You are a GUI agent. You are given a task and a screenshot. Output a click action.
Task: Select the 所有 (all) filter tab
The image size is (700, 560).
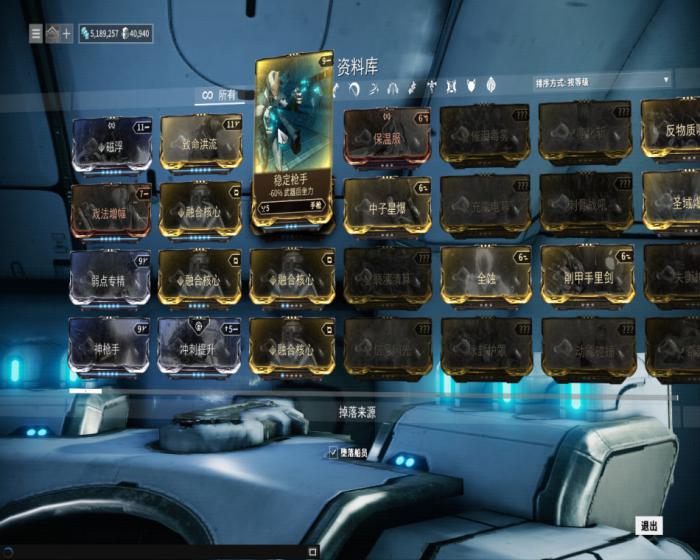click(x=220, y=95)
